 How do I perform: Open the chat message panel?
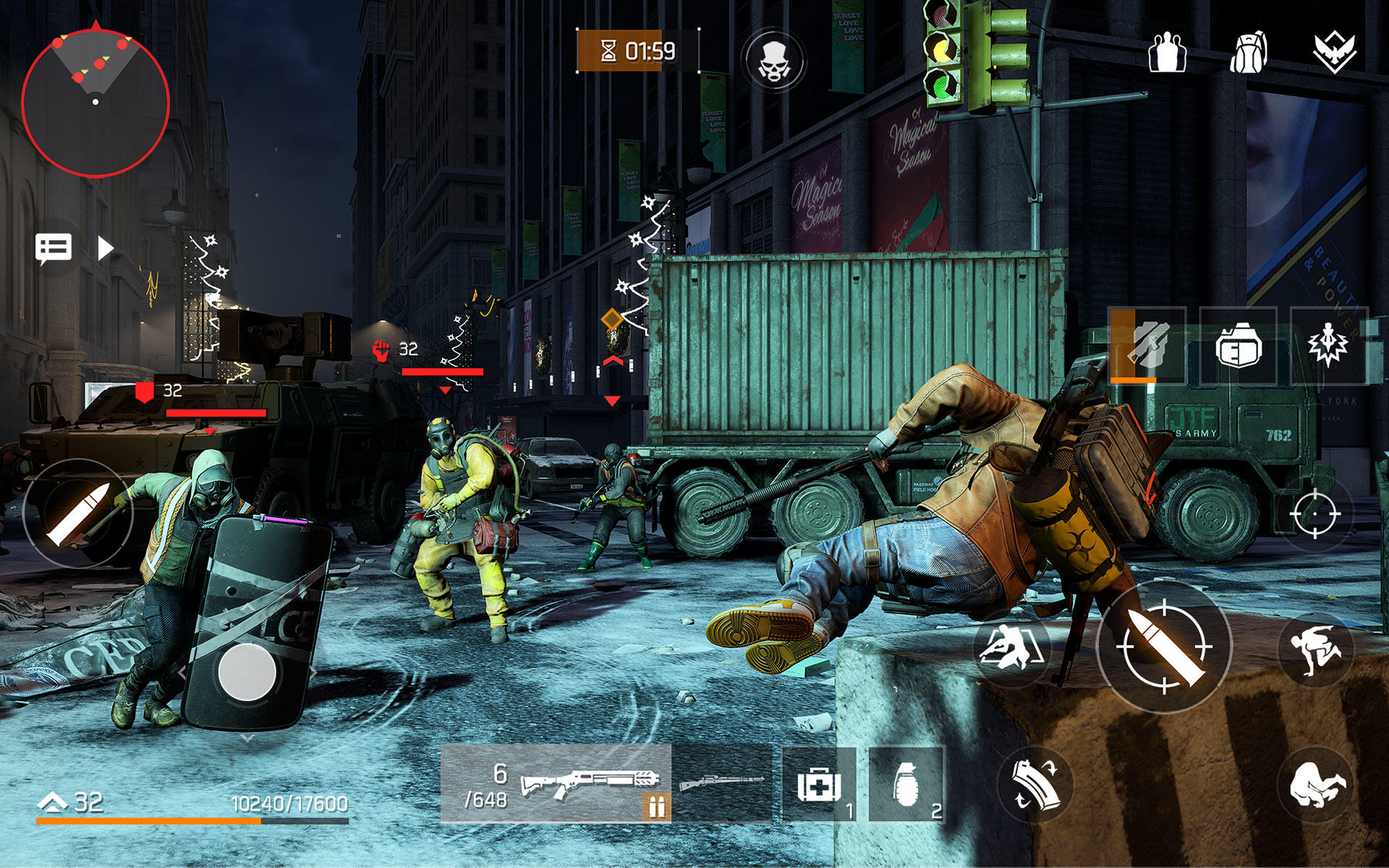click(54, 249)
